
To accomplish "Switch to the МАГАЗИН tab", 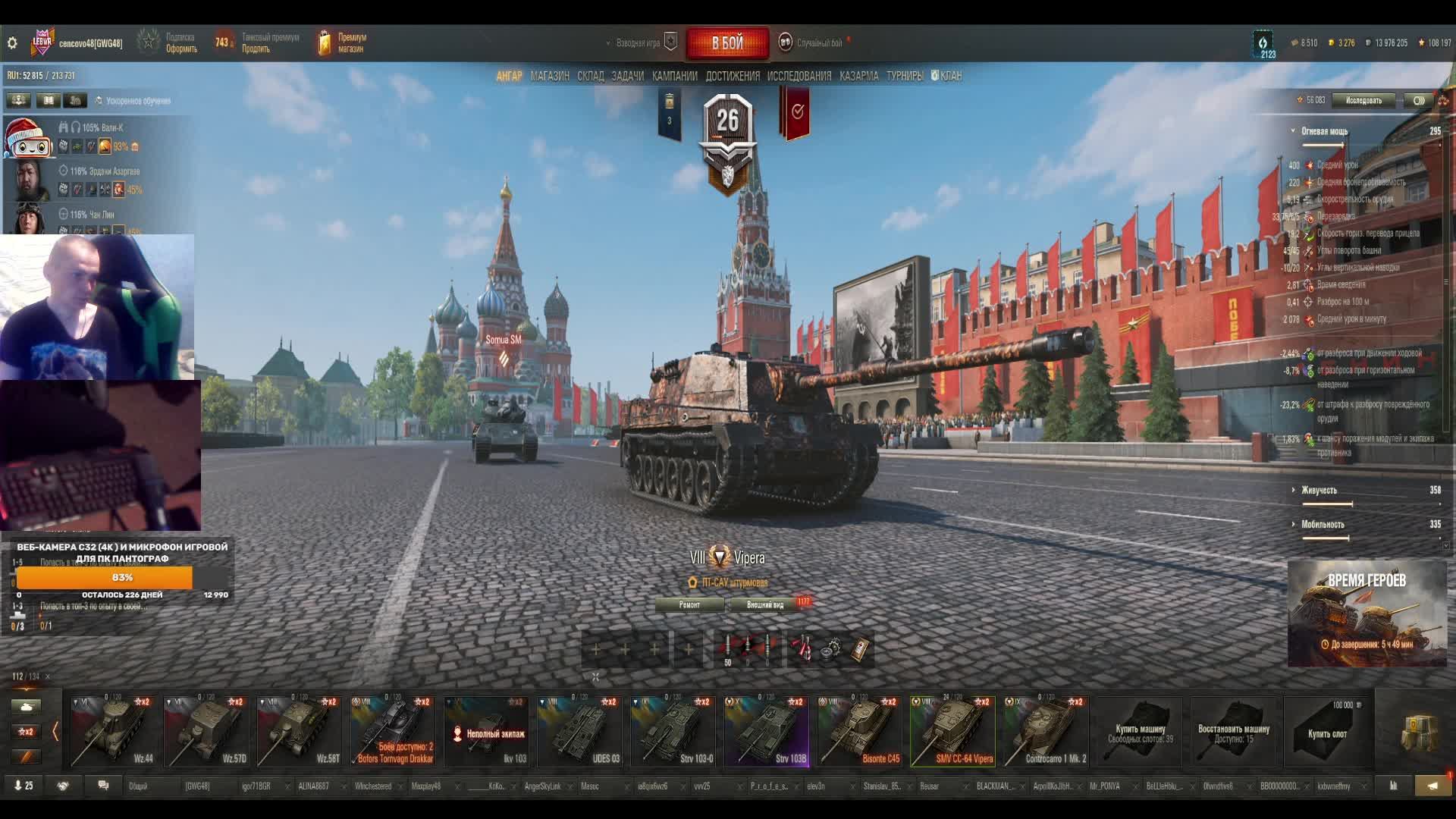I will tap(550, 76).
